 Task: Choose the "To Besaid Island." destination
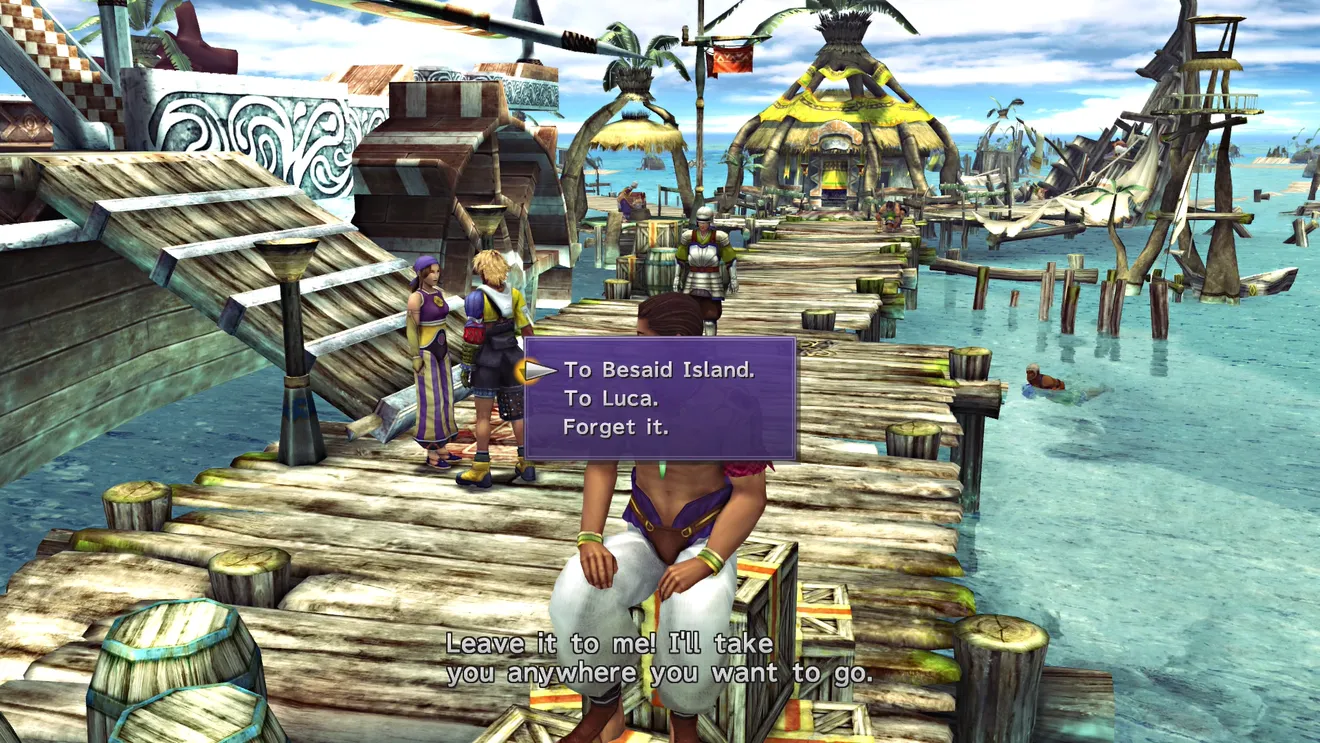(658, 370)
